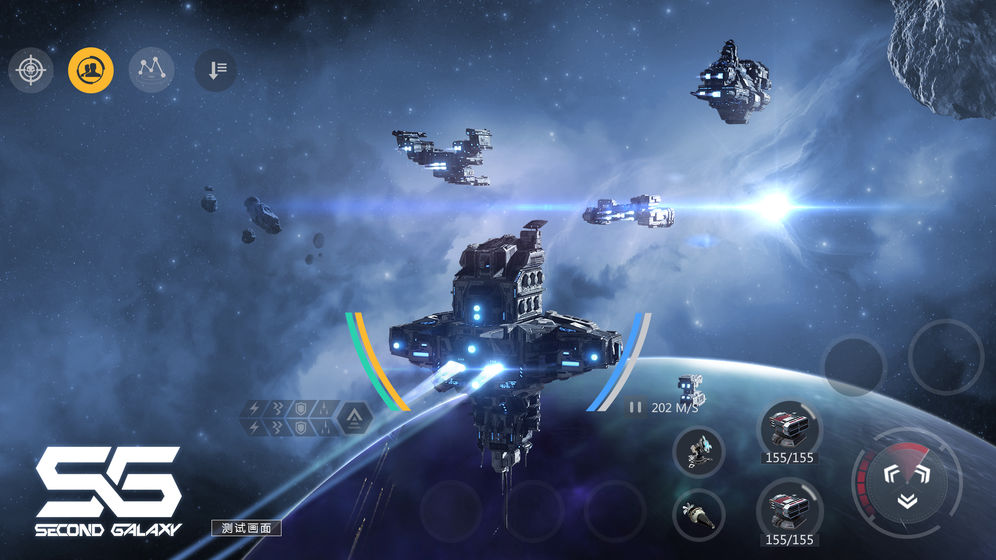The width and height of the screenshot is (996, 560).
Task: Activate the blue-tipped turret module
Action: pos(698,452)
